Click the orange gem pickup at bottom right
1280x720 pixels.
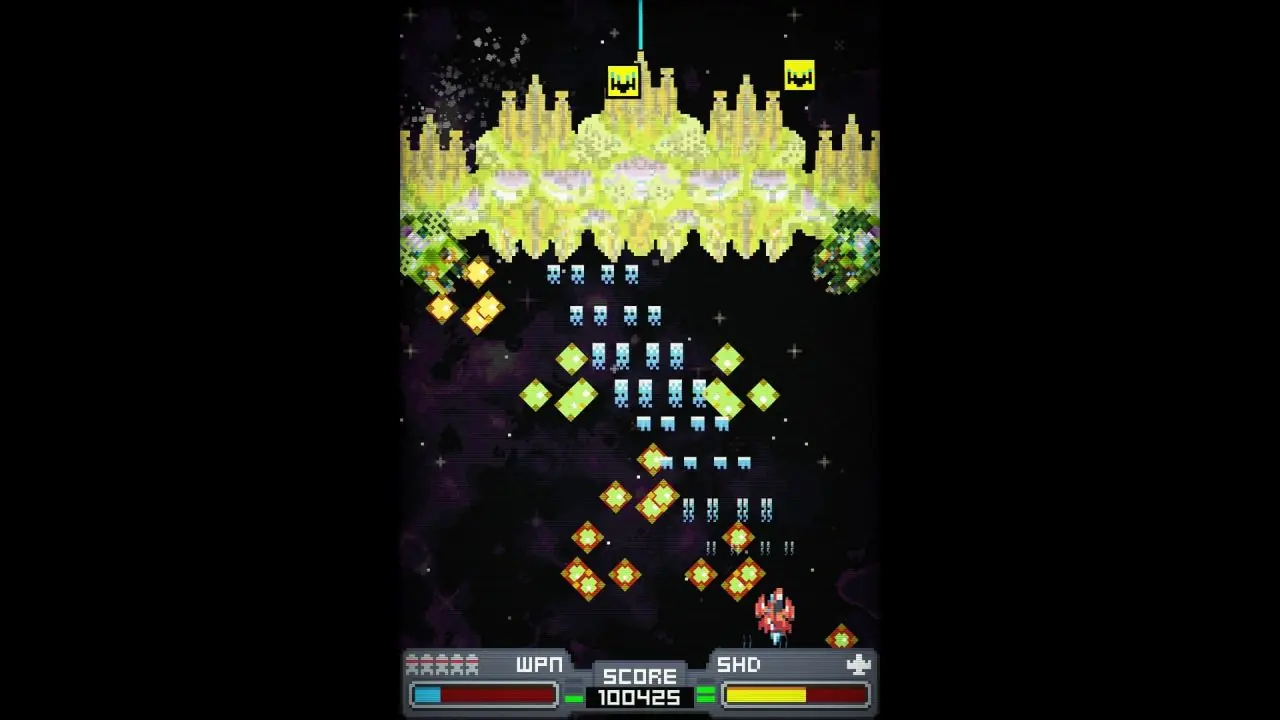coord(840,636)
